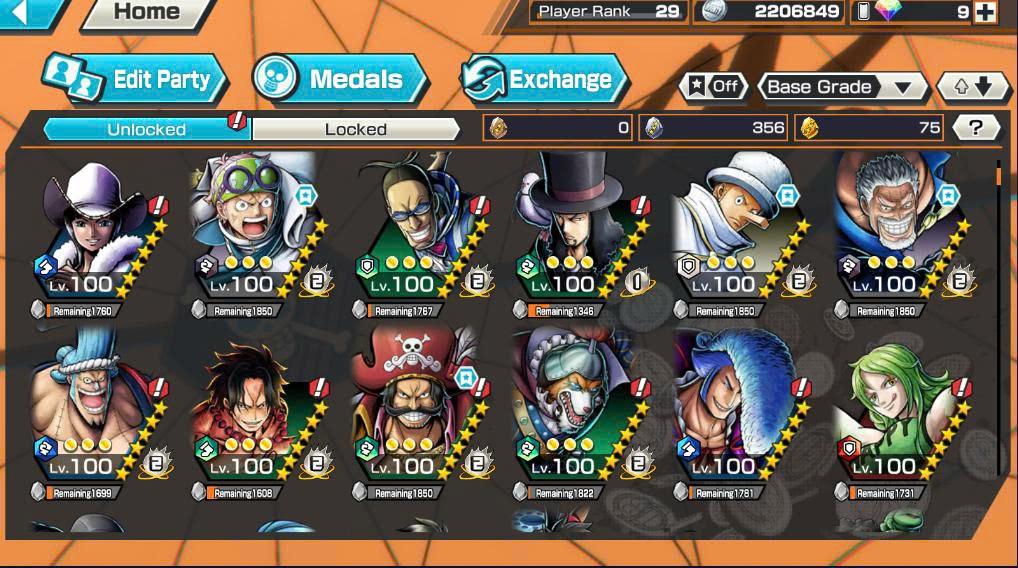
Task: Switch to the Unlocked tab
Action: pos(146,129)
